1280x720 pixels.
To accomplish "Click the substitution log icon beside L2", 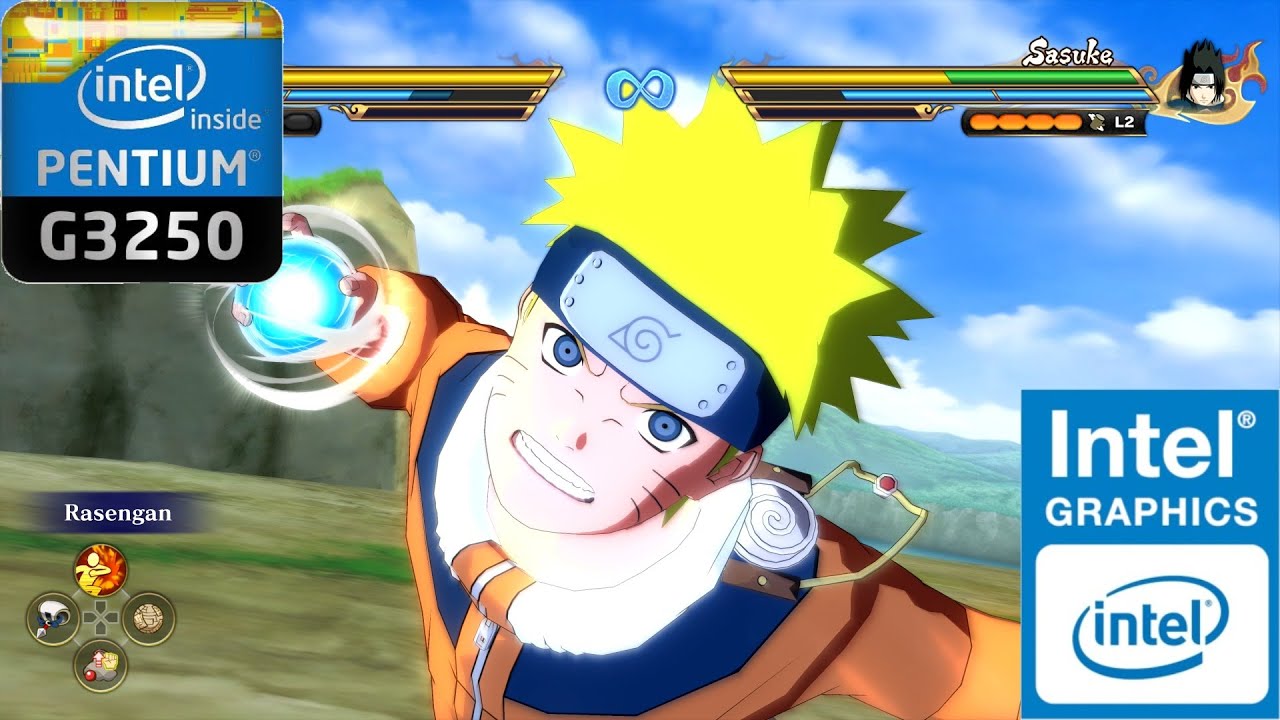I will [x=1096, y=122].
